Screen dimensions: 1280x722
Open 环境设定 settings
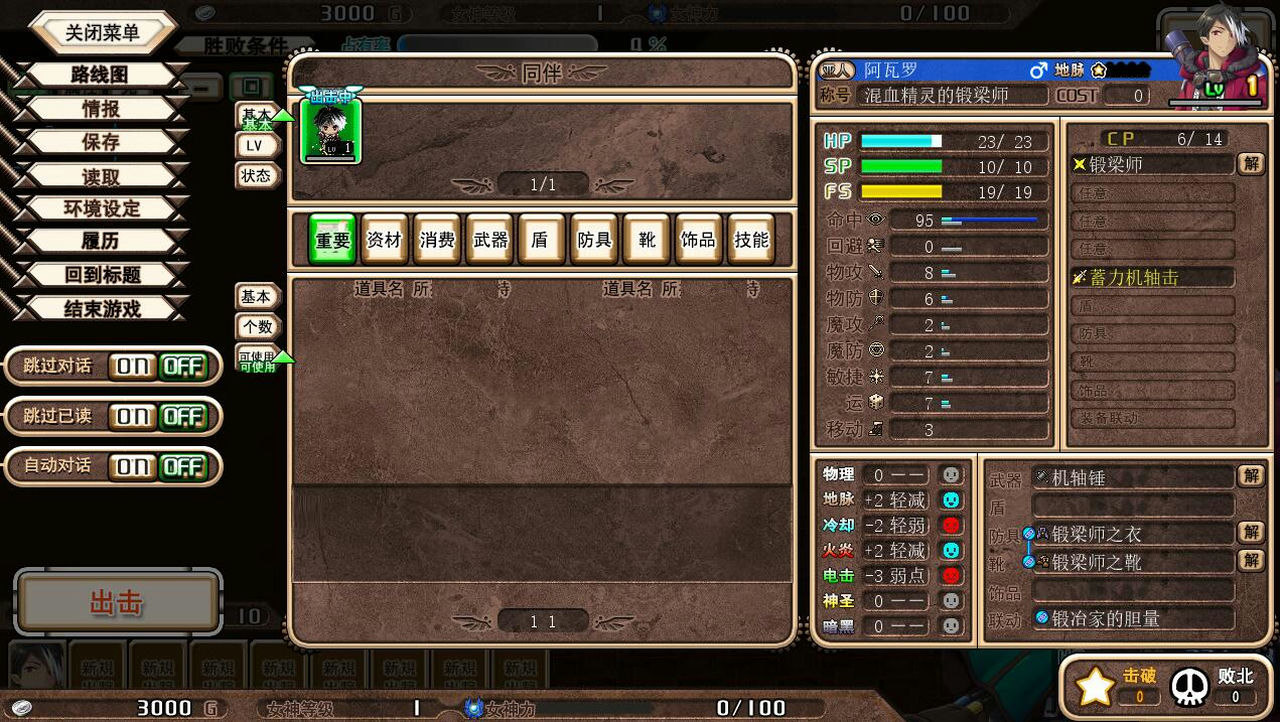point(100,209)
